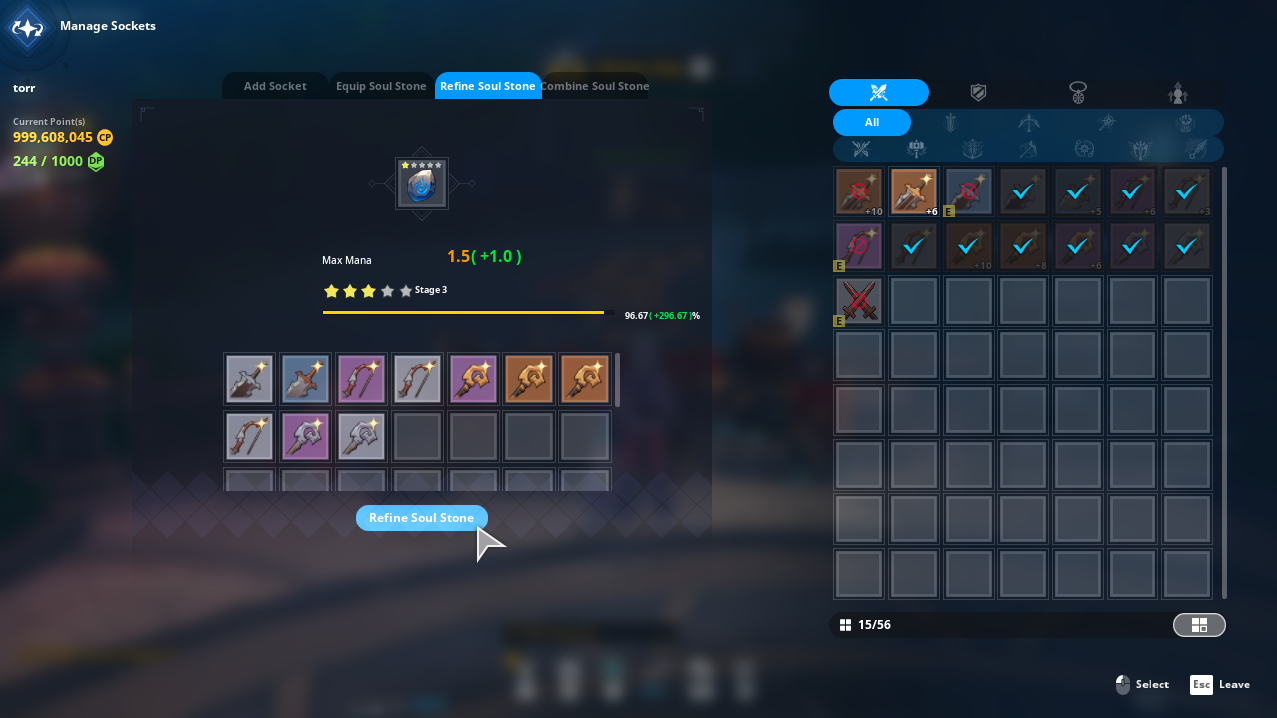Filter by hammer weapon type
Screen dimensions: 1277x718
click(x=916, y=150)
